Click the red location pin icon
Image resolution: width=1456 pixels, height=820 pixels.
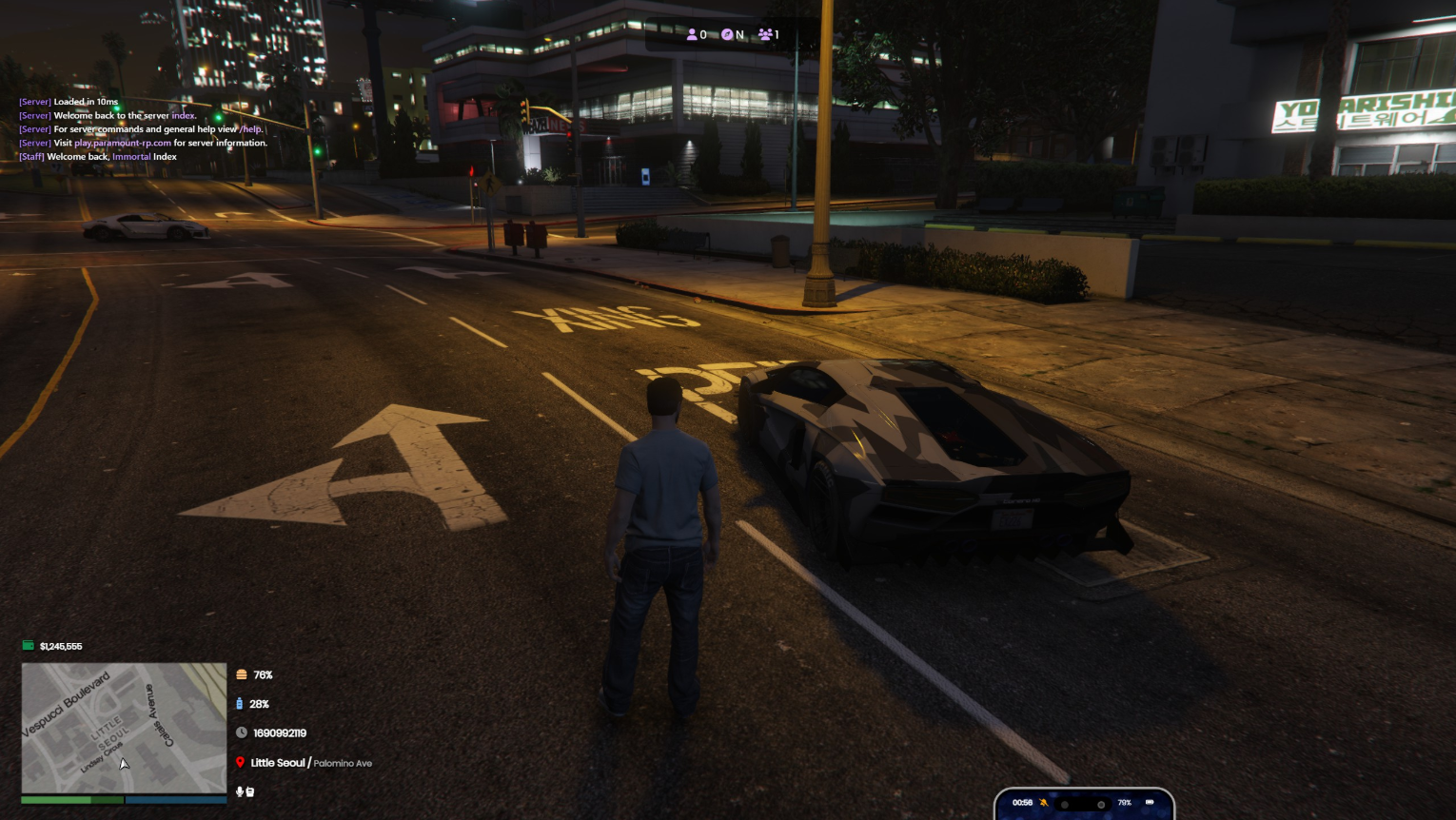(x=240, y=763)
